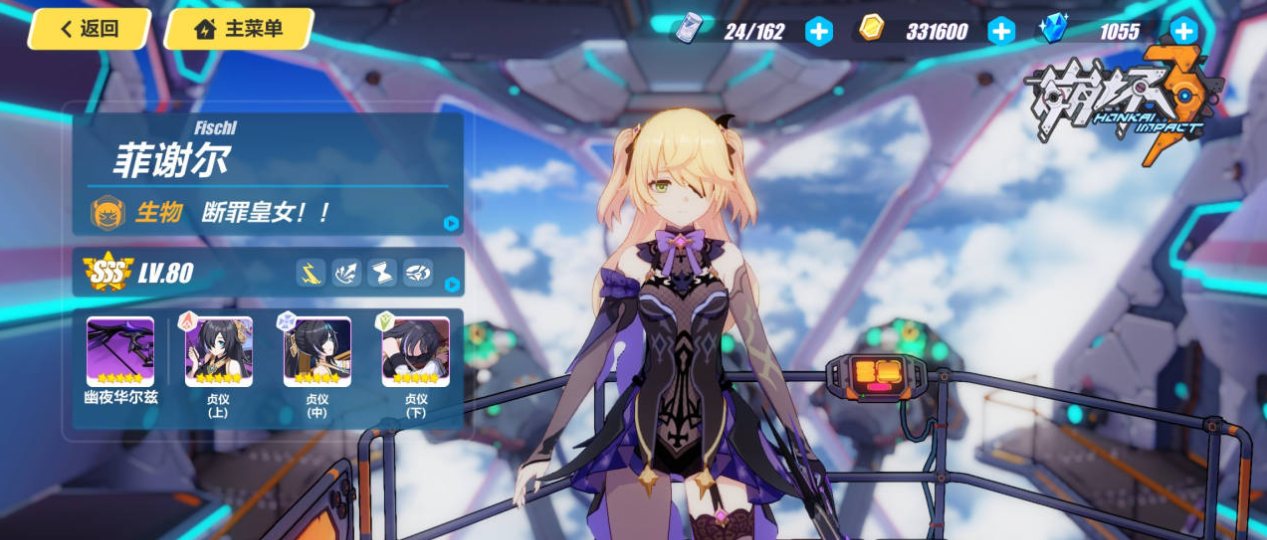Go back with the 返回 button

[x=89, y=29]
